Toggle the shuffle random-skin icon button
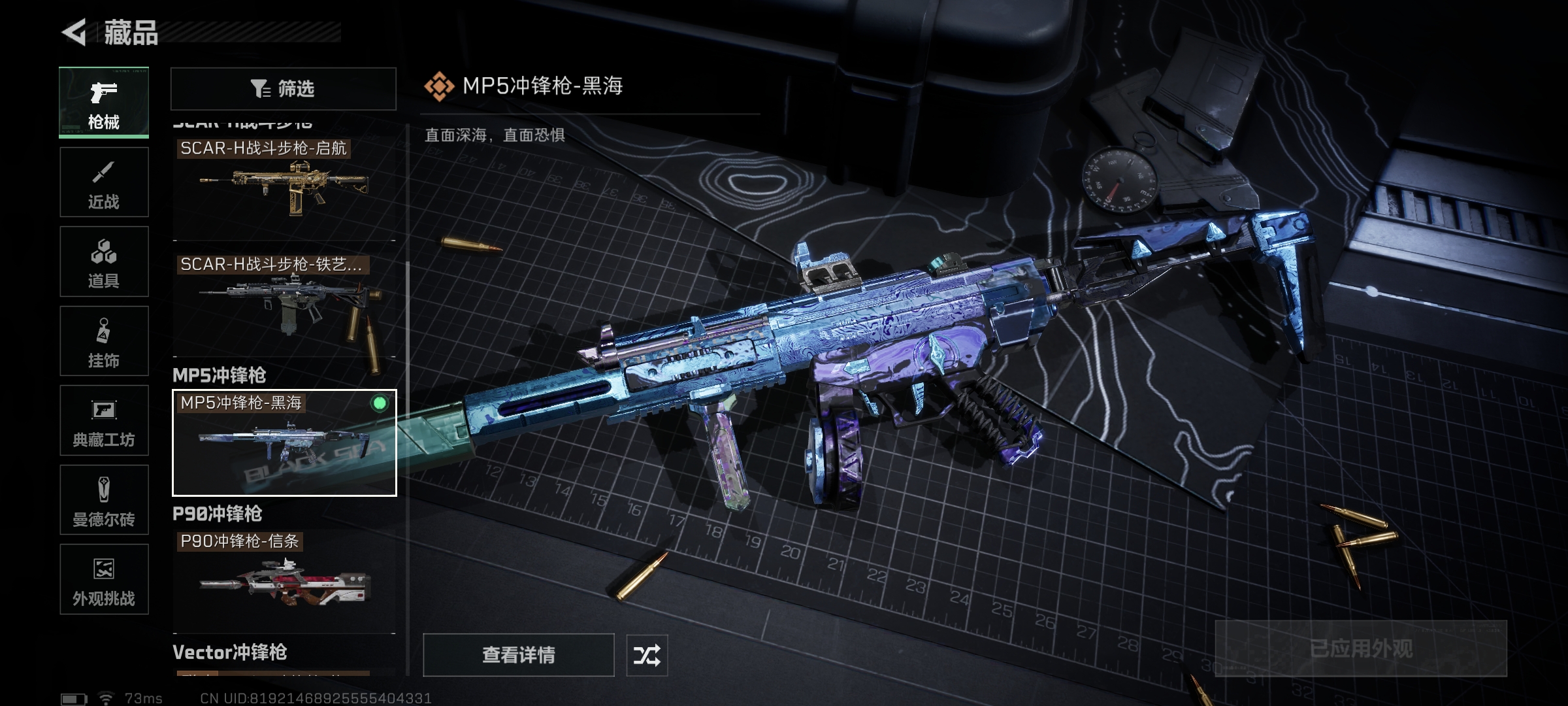Screen dimensions: 1568x706 tap(647, 654)
